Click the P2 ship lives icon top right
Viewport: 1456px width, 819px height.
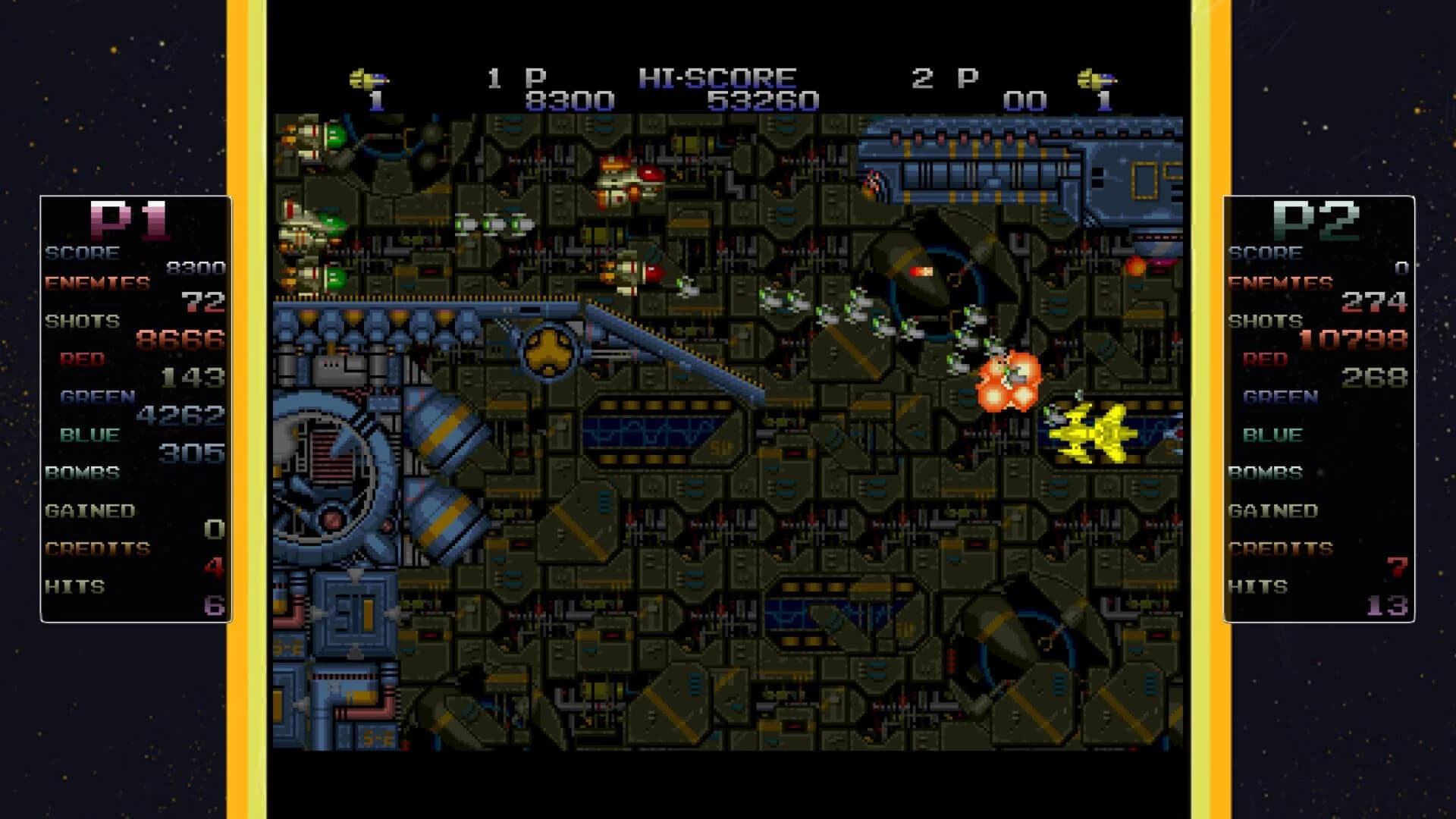coord(1098,78)
